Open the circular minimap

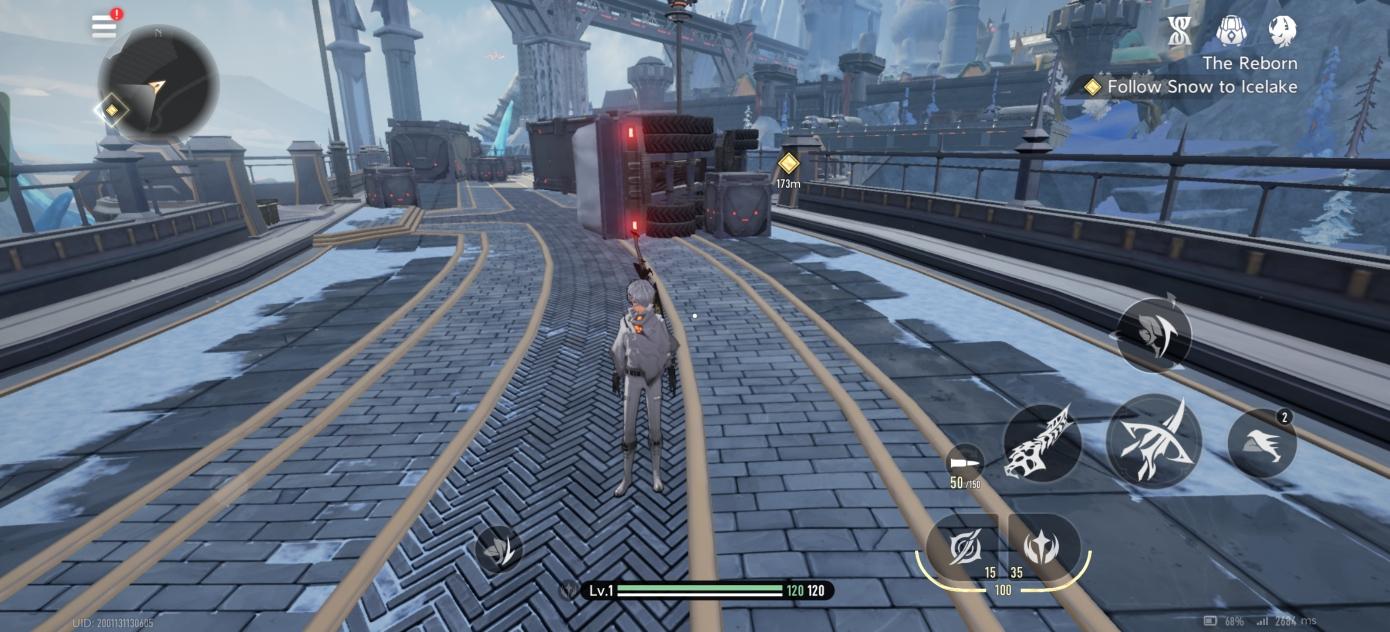click(158, 82)
